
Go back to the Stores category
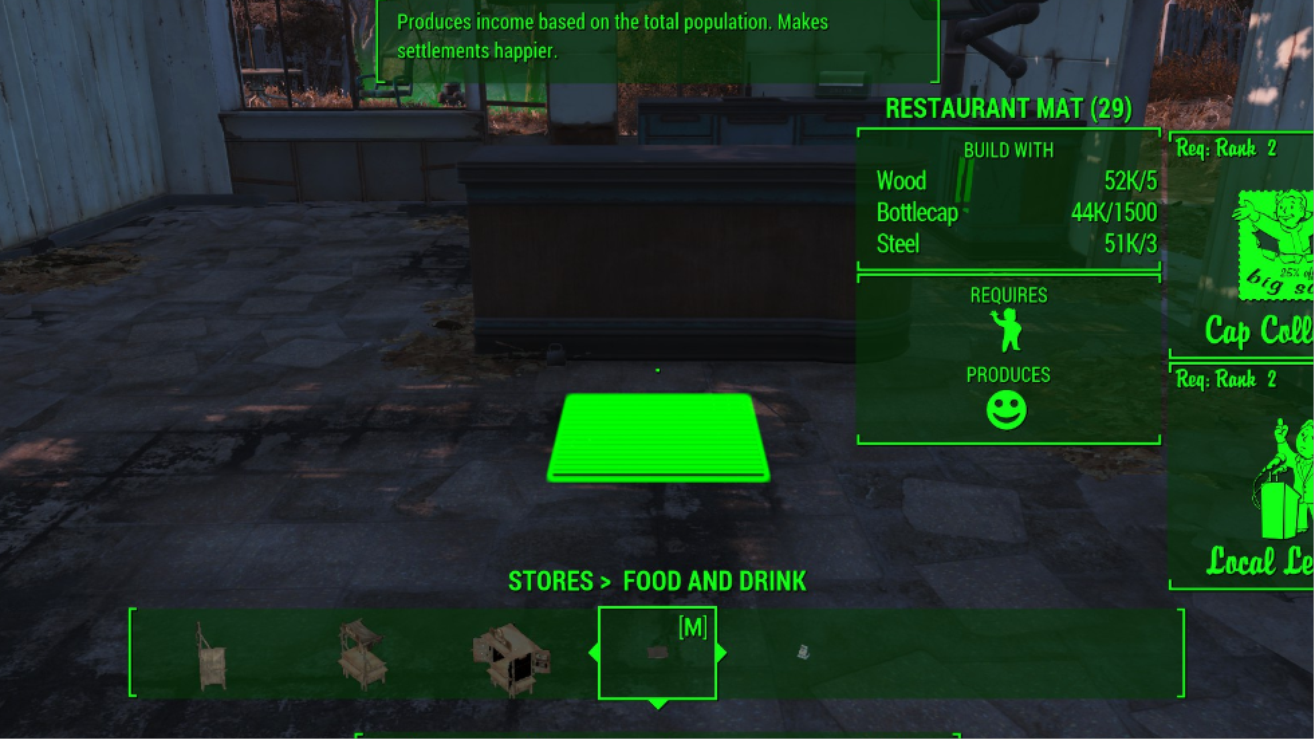click(551, 581)
